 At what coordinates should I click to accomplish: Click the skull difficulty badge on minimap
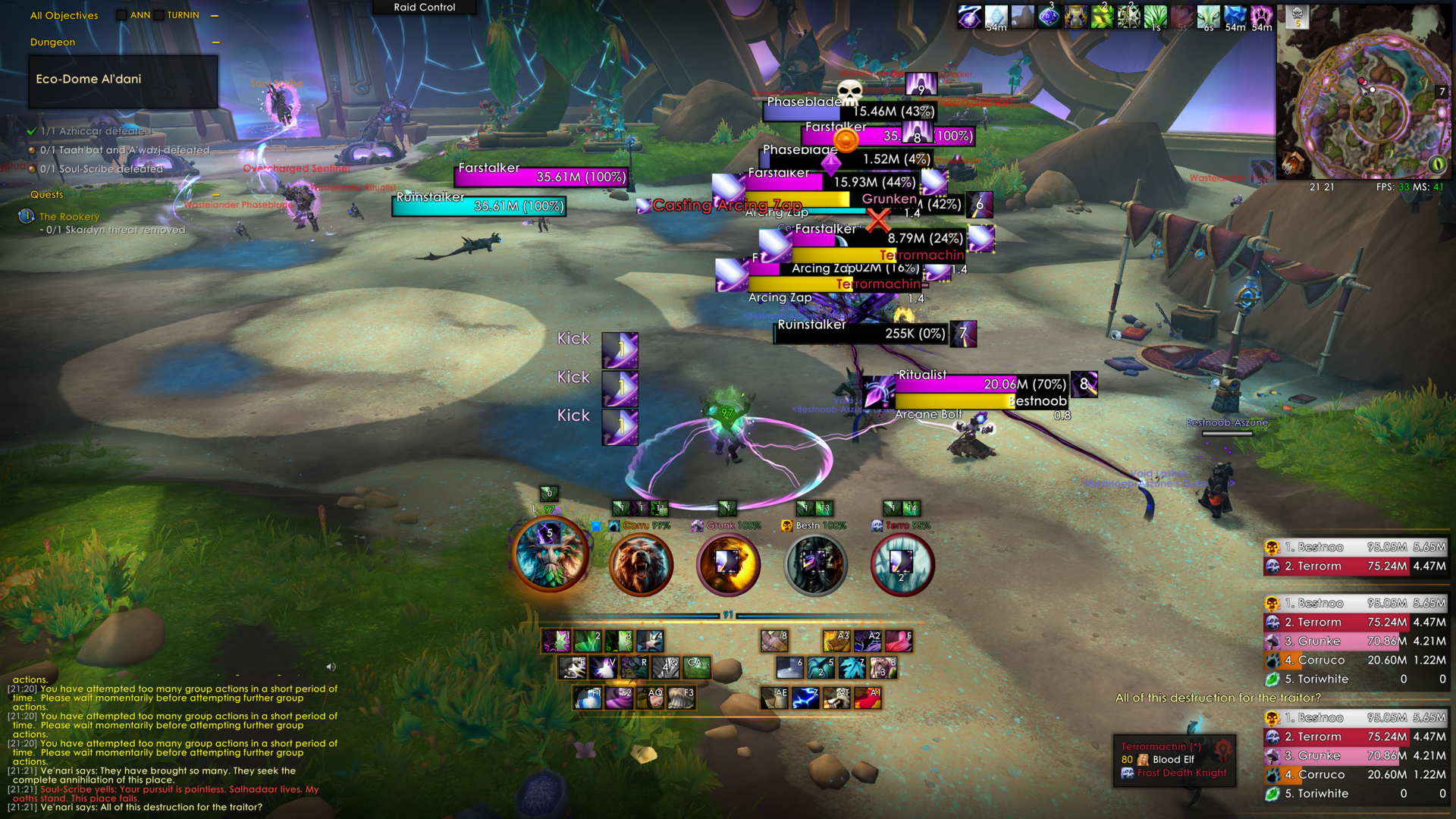[1298, 17]
